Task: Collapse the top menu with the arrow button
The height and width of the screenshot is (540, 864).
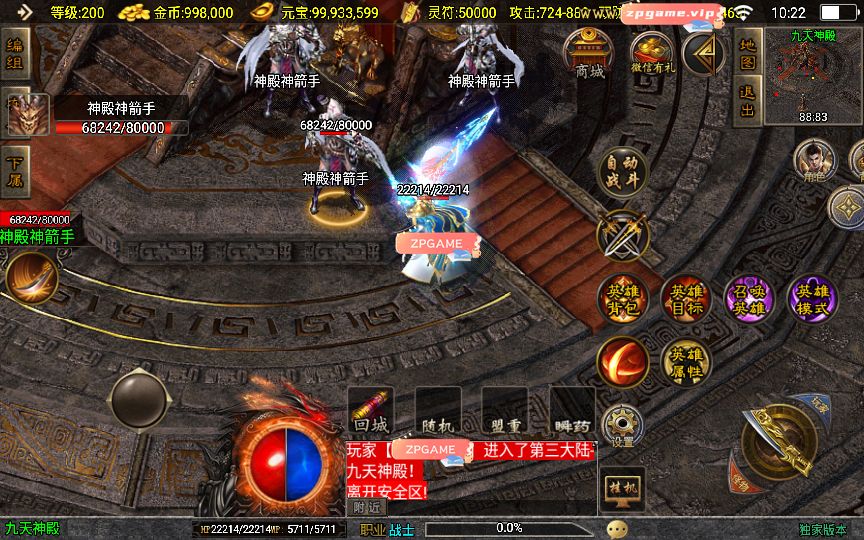Action: tap(704, 51)
